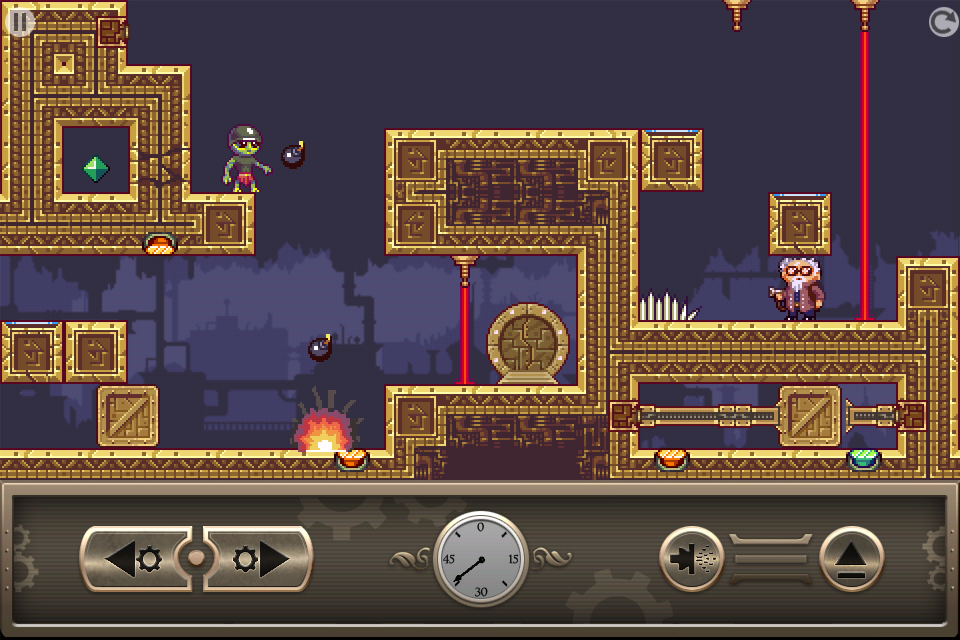Viewport: 960px width, 640px height.
Task: Hit the jump button with up arrow
Action: [852, 559]
